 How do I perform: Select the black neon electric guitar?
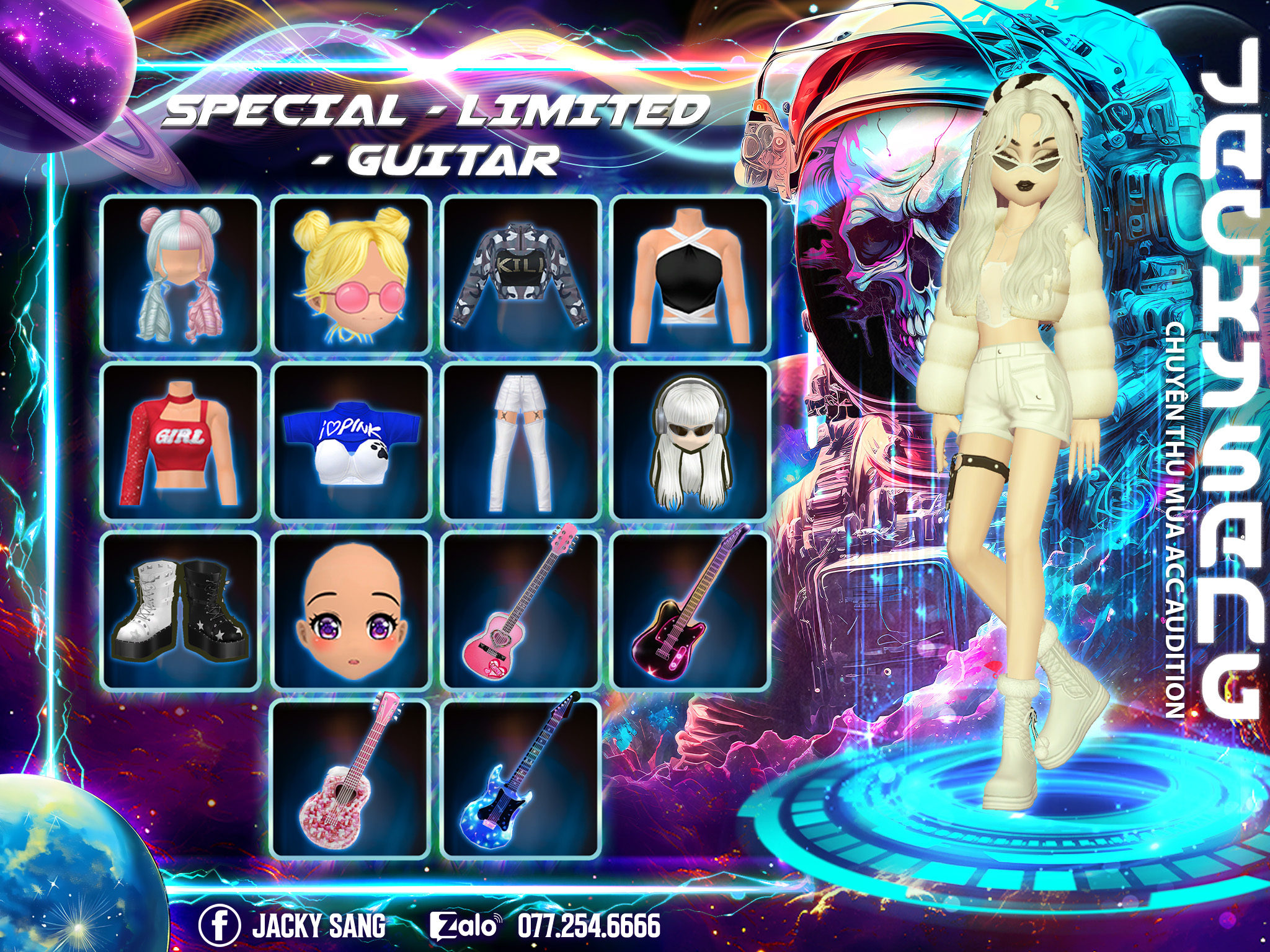click(690, 610)
